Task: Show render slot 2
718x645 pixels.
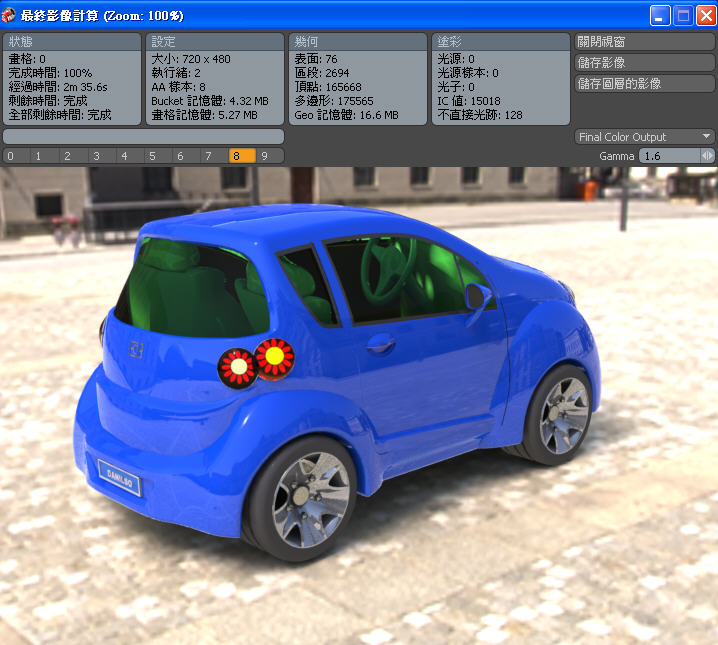Action: tap(66, 156)
